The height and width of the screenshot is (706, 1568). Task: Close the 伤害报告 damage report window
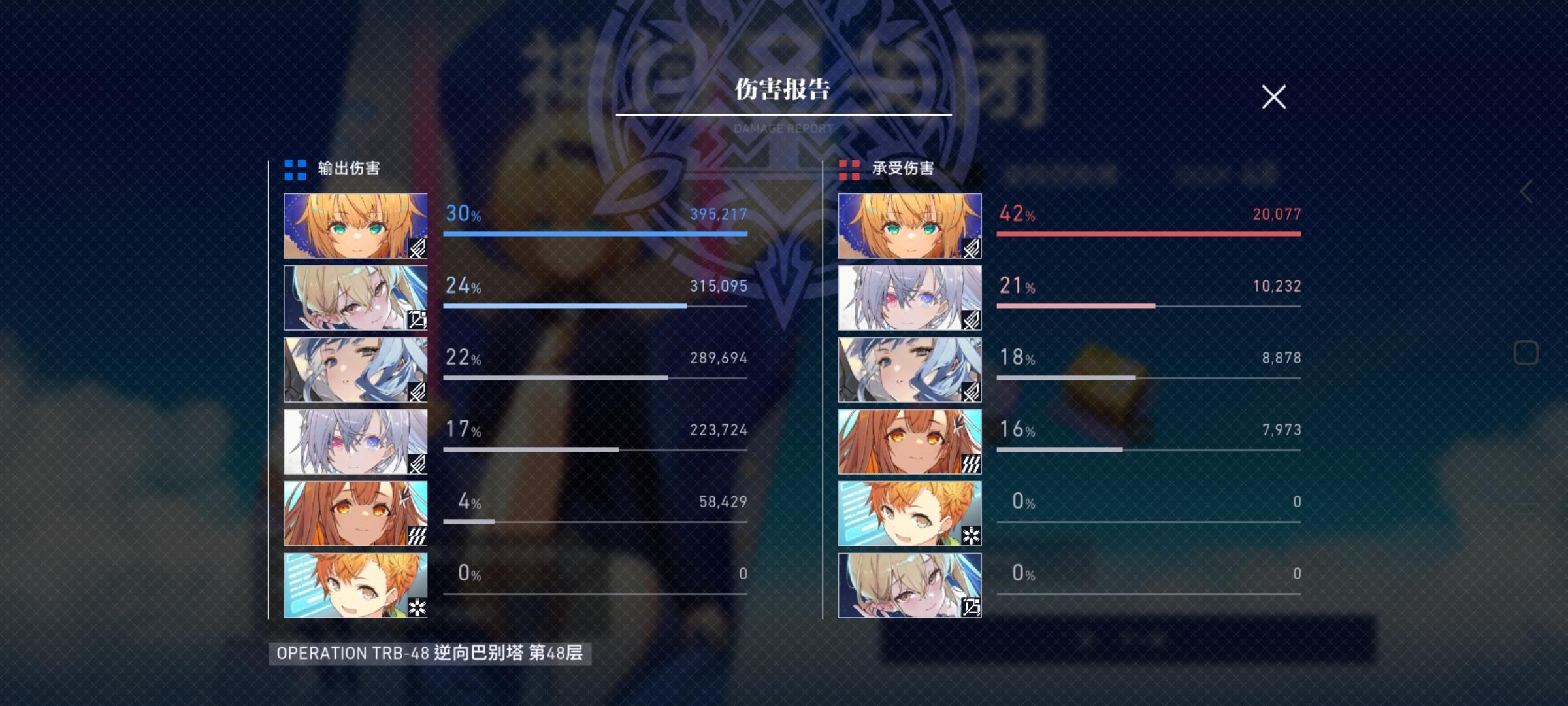(x=1273, y=97)
